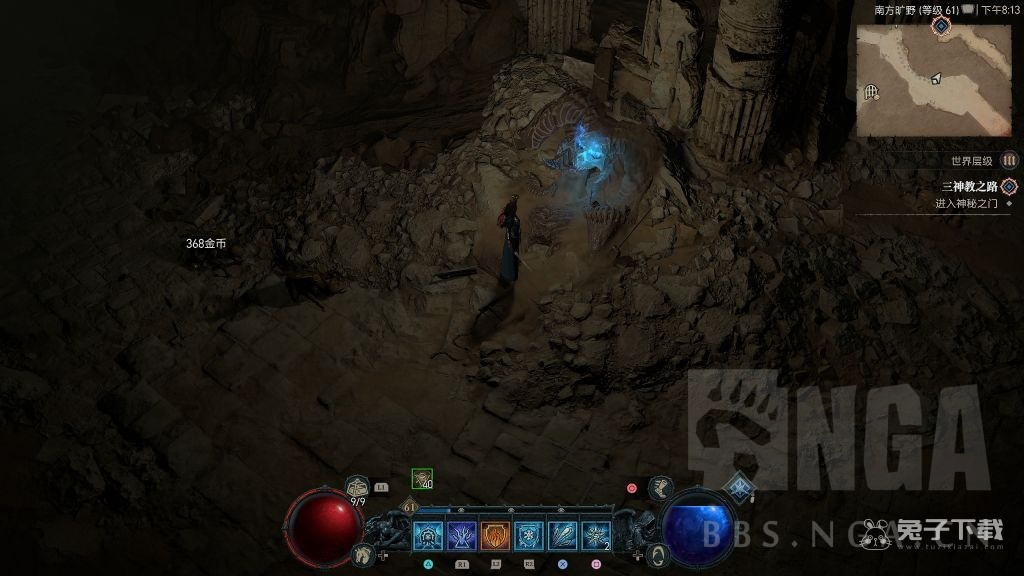Screen dimensions: 1024x576
Task: Activate the dodge boot icon
Action: pyautogui.click(x=660, y=488)
